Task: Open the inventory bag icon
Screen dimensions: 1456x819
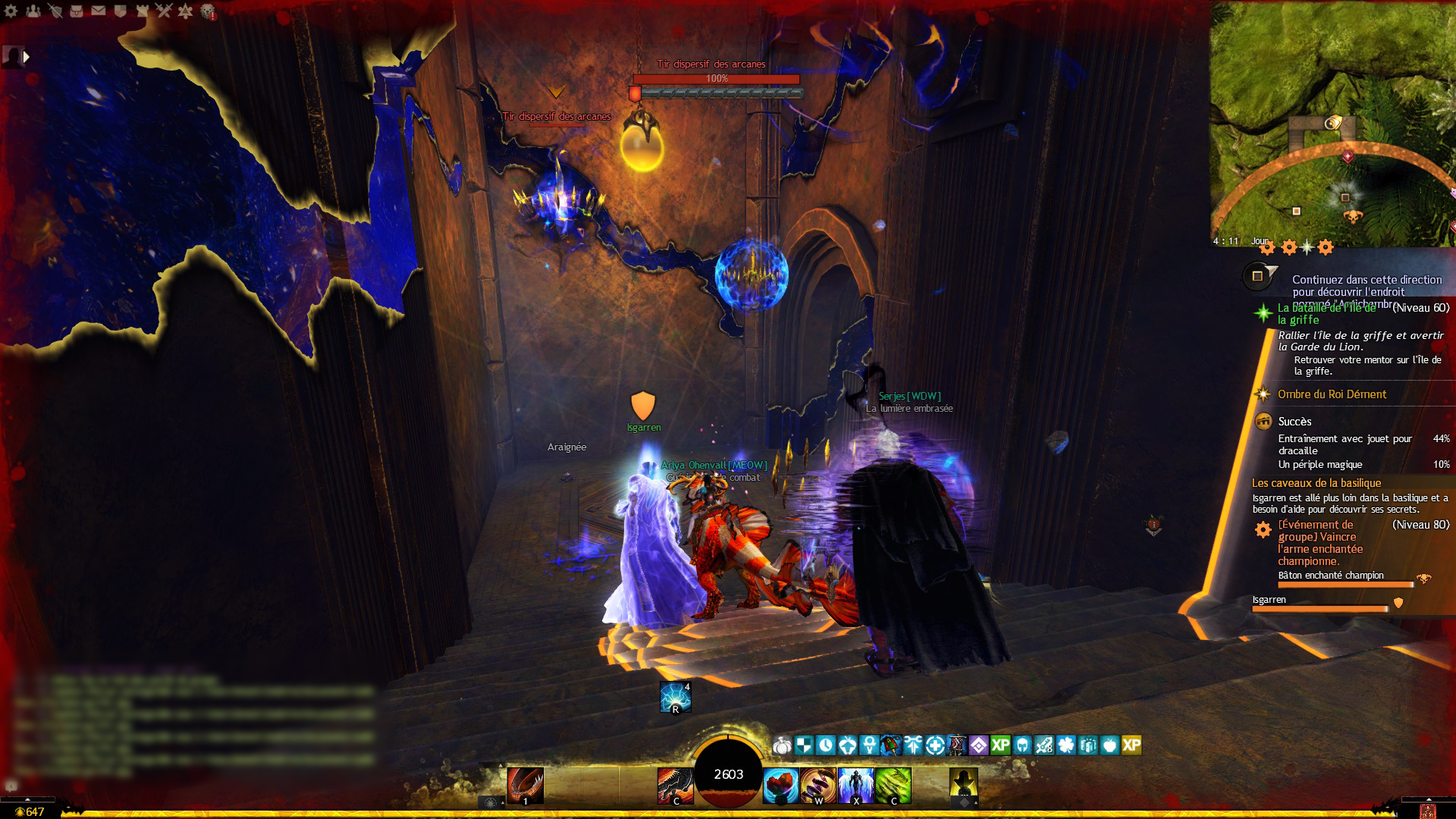Action: point(77,11)
